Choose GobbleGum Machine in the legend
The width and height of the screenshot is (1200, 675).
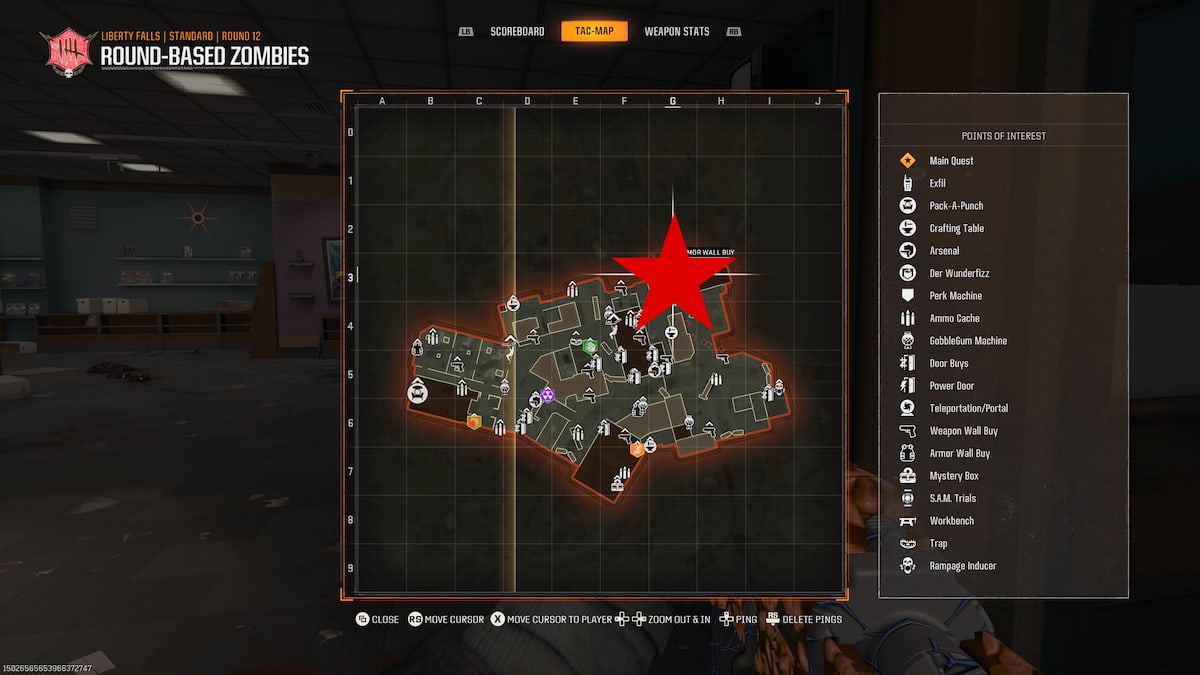pos(968,341)
